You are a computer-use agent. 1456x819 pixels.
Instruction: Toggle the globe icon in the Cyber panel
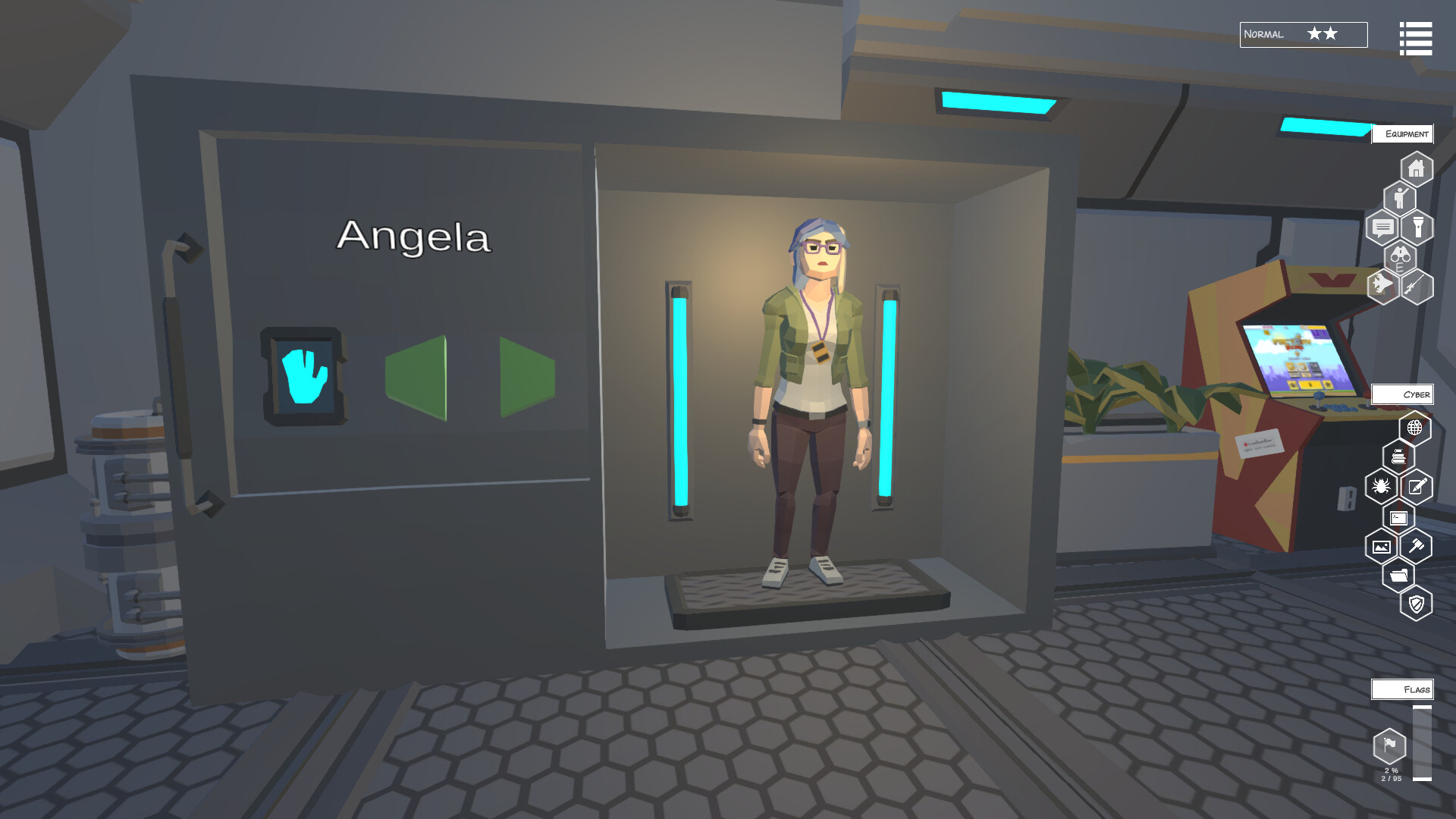point(1414,428)
